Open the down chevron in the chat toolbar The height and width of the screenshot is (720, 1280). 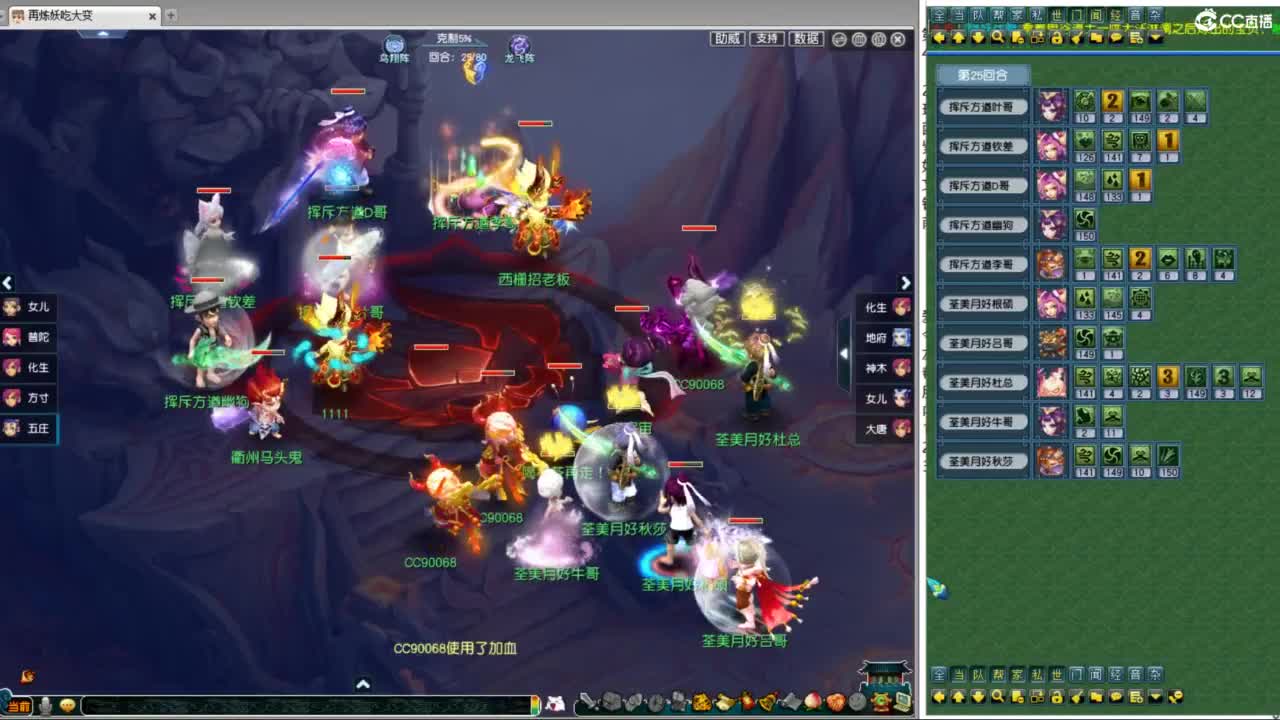(1154, 37)
